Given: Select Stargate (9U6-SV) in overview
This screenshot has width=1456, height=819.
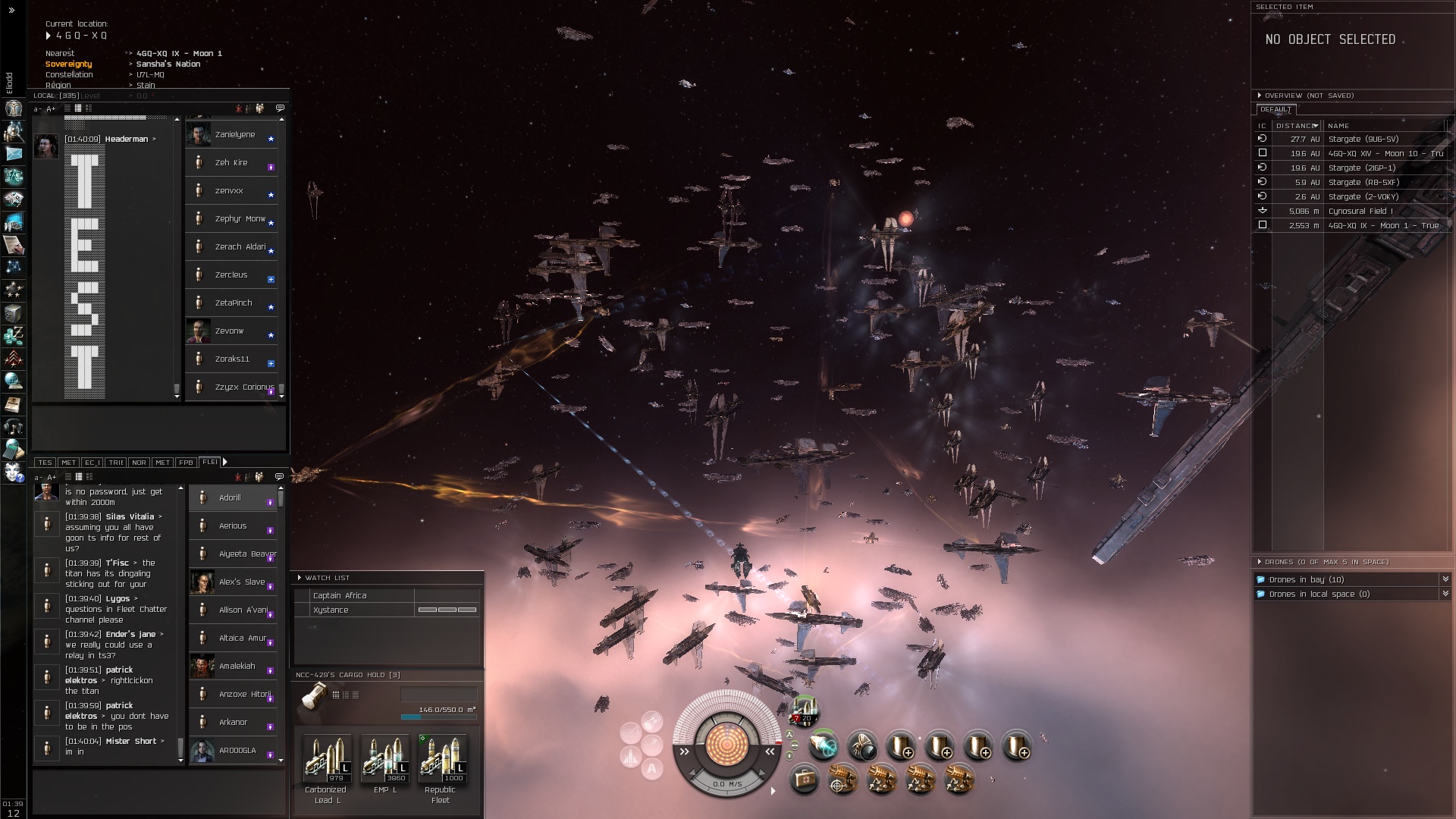Looking at the screenshot, I should [1363, 139].
